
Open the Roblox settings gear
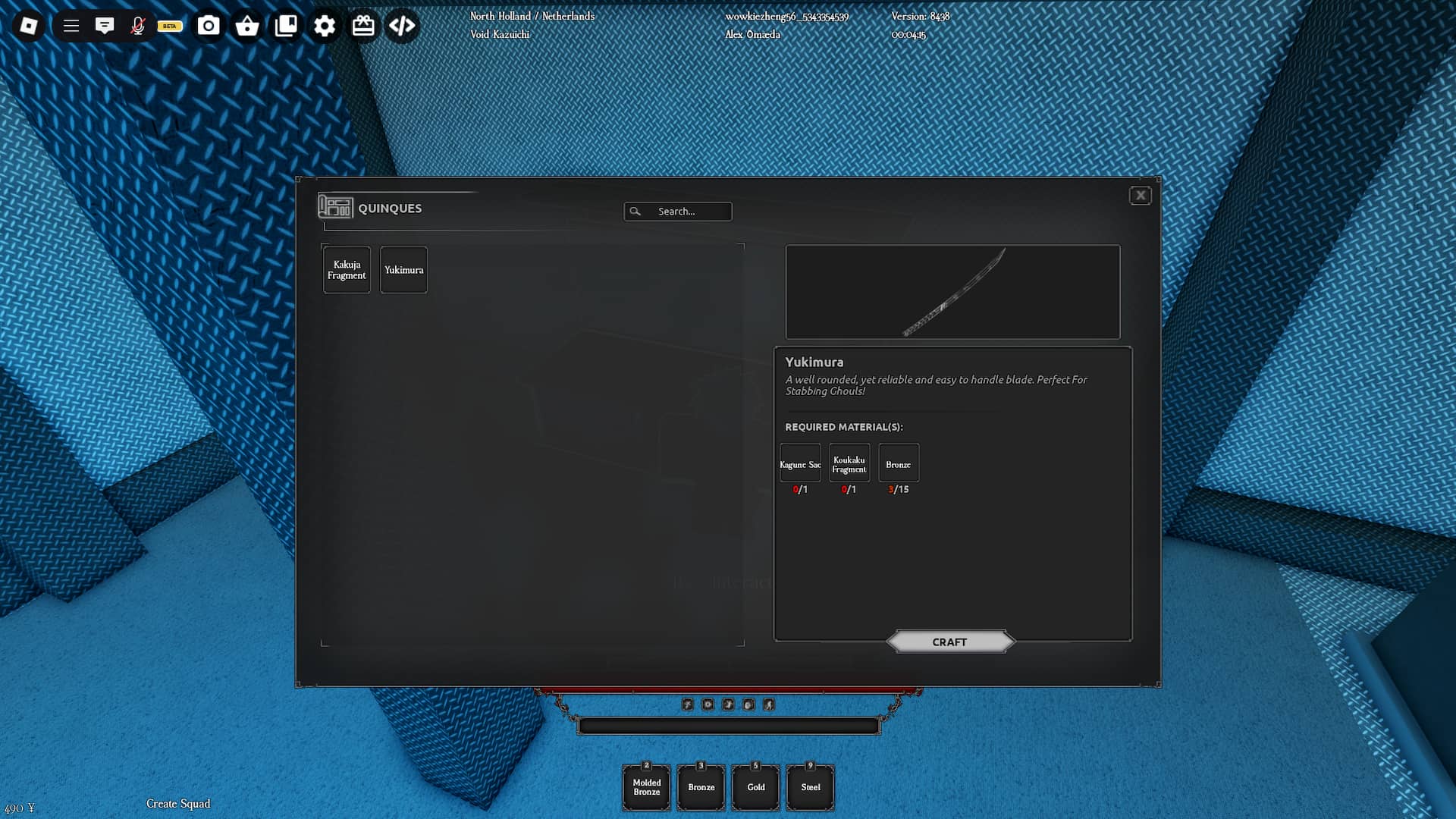[325, 25]
